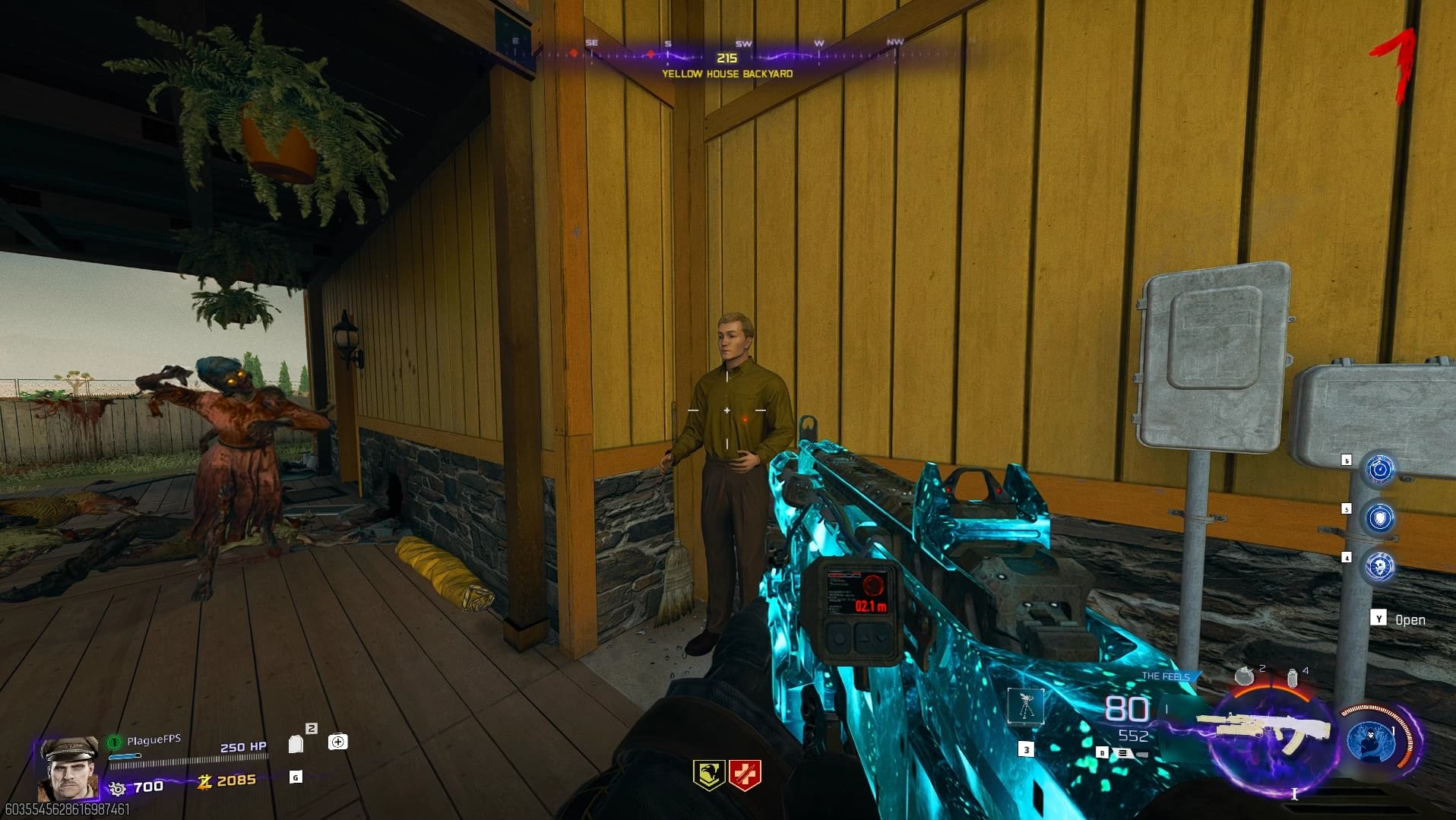1456x820 pixels.
Task: Choose the round grenade equipment icon
Action: click(1243, 675)
